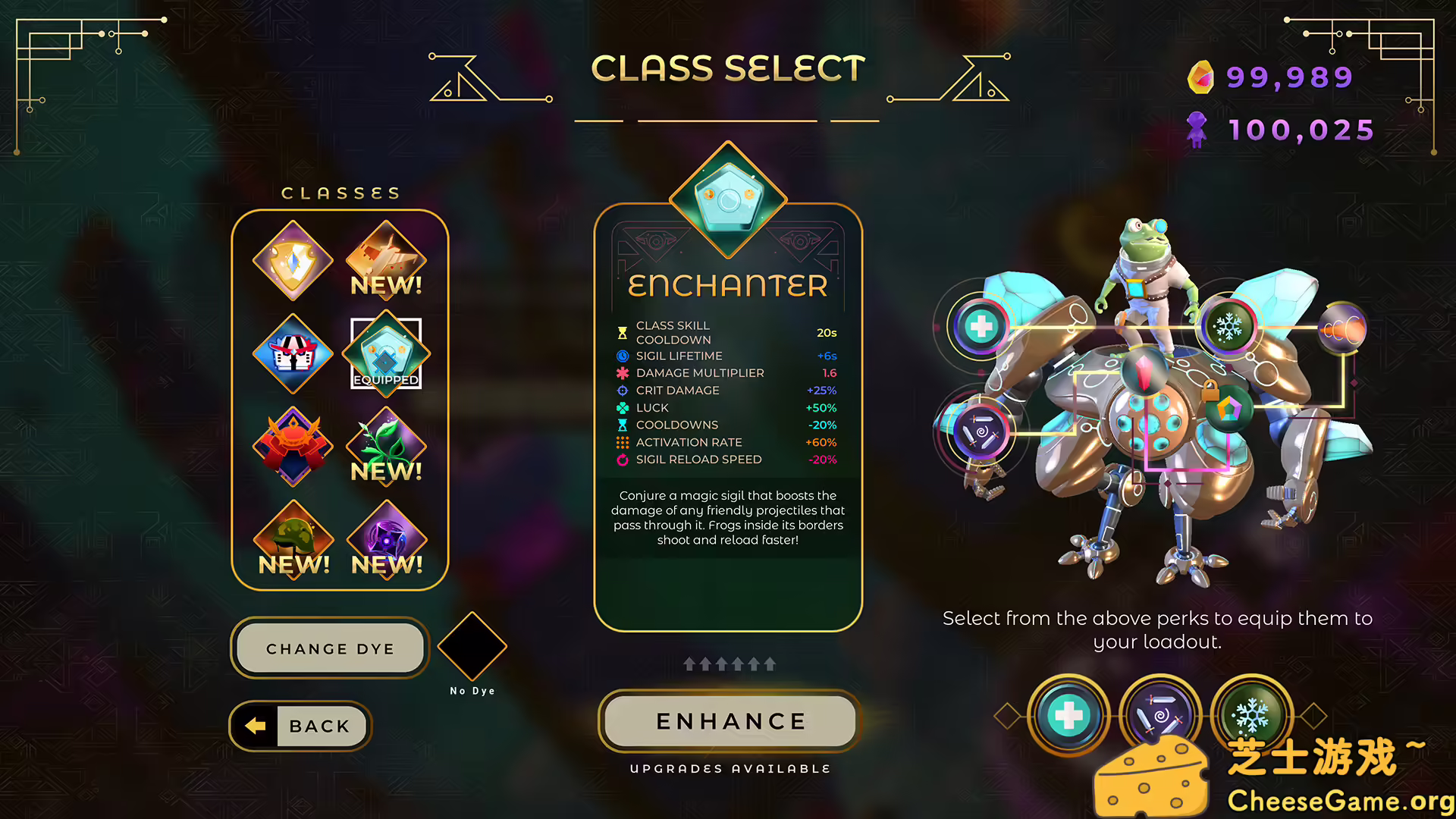
Task: Choose the new purple orb class
Action: pos(386,539)
